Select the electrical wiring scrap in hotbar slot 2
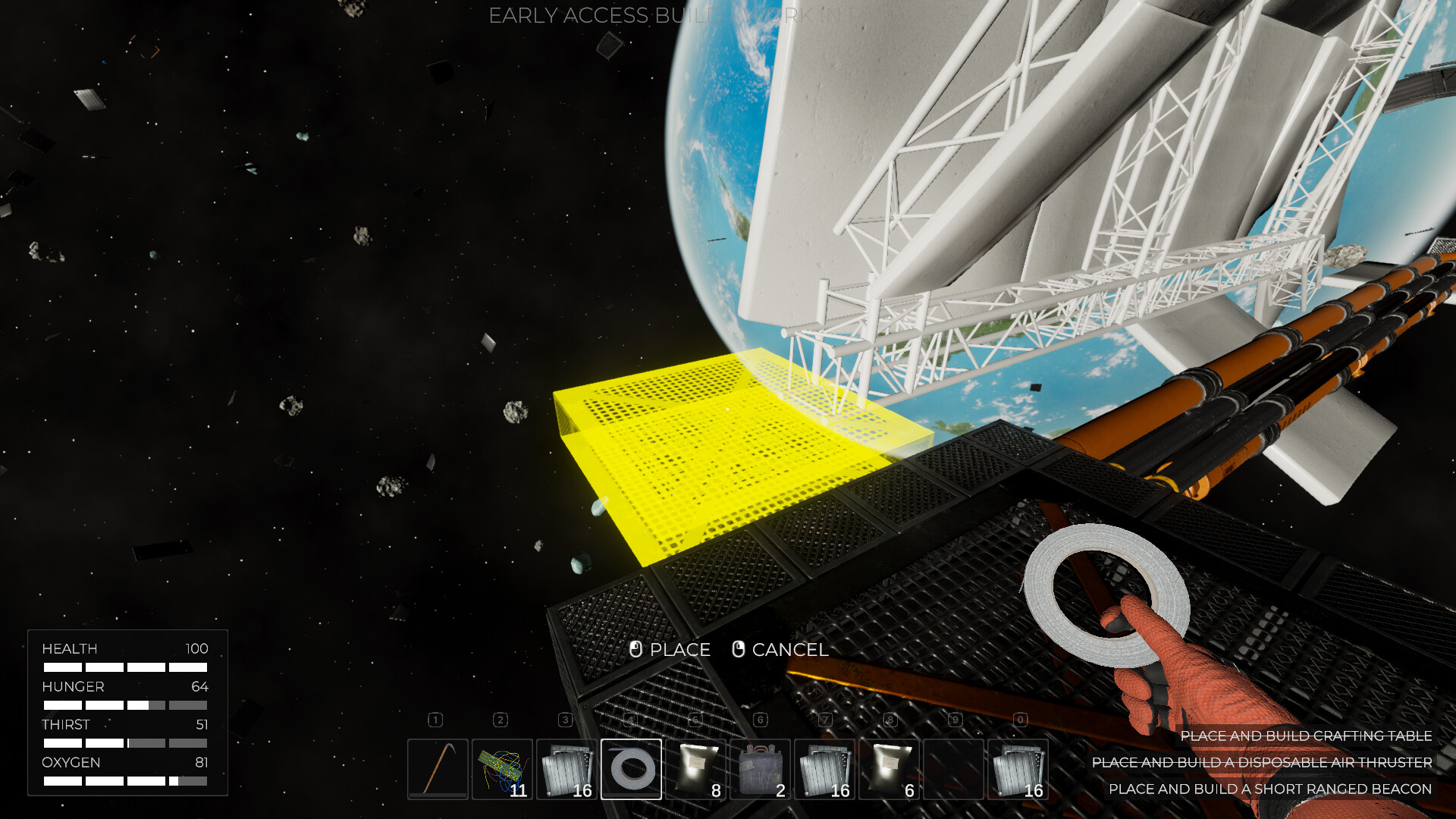The width and height of the screenshot is (1456, 819). coord(502,769)
